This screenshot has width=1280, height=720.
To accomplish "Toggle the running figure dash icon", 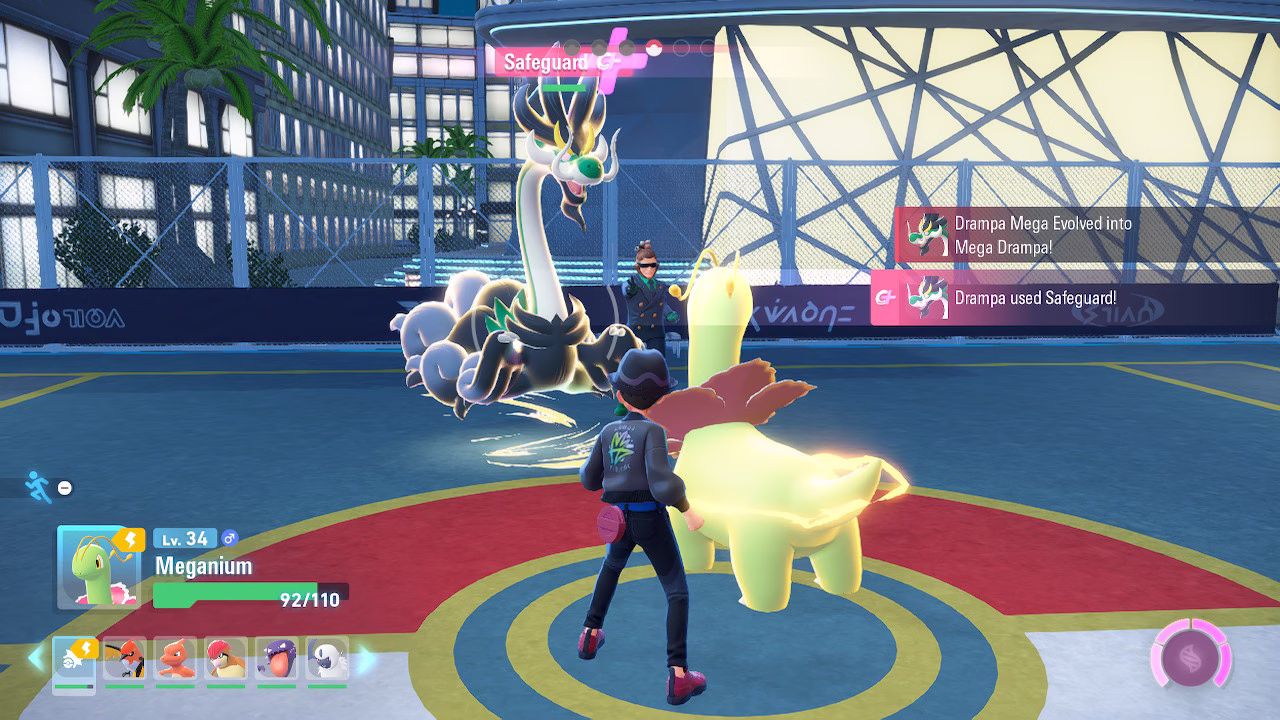I will pyautogui.click(x=38, y=487).
